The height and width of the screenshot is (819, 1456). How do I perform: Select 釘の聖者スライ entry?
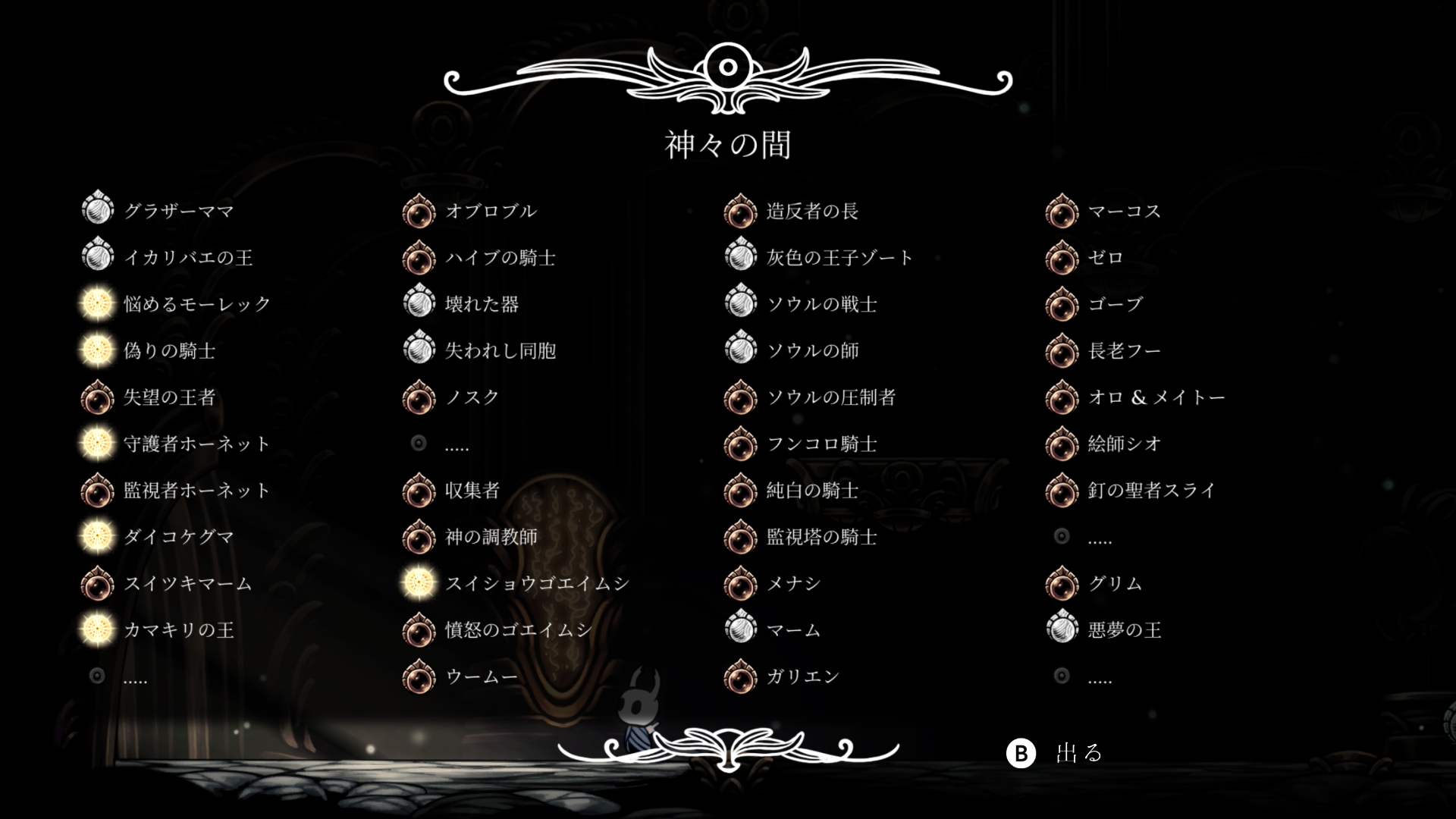click(1151, 491)
